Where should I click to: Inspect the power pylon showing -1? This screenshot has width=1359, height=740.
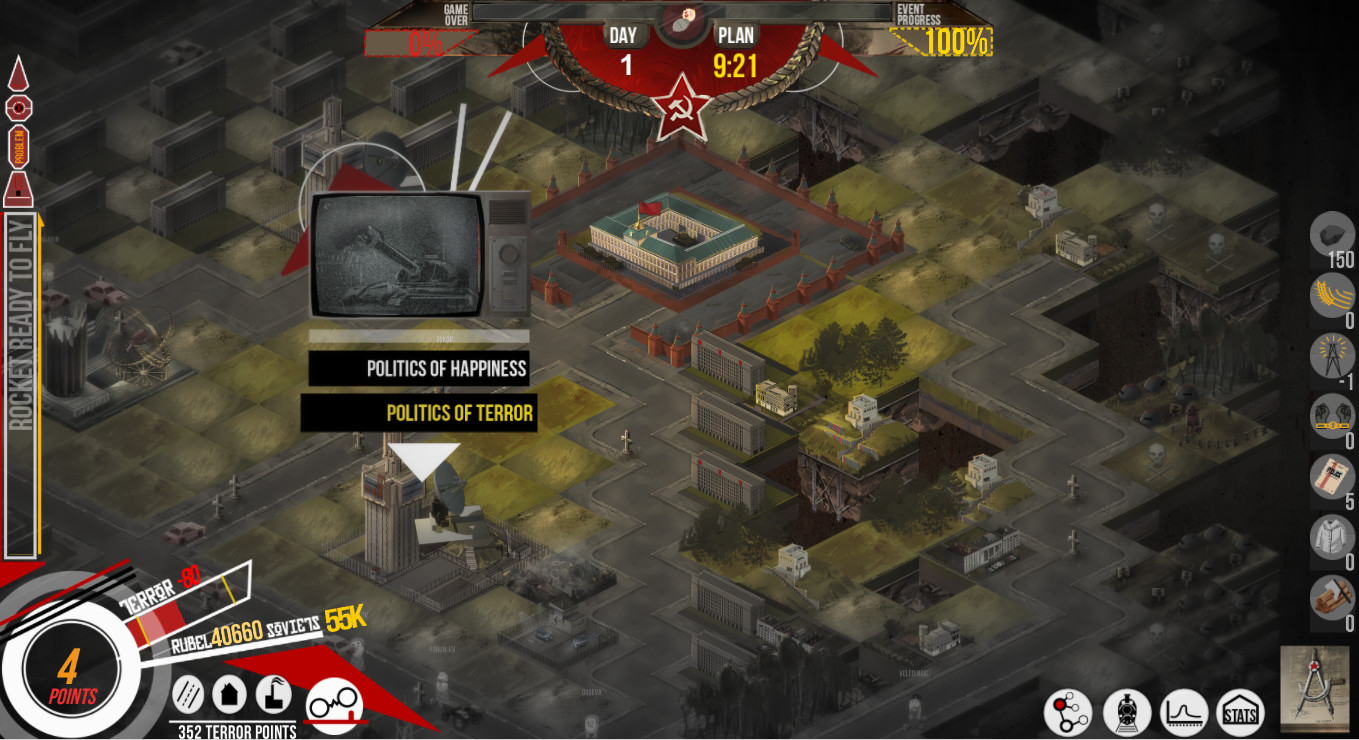1330,358
